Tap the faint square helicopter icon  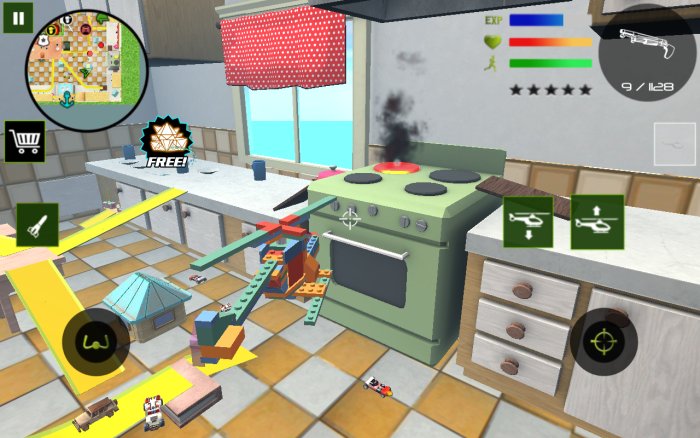[x=674, y=143]
